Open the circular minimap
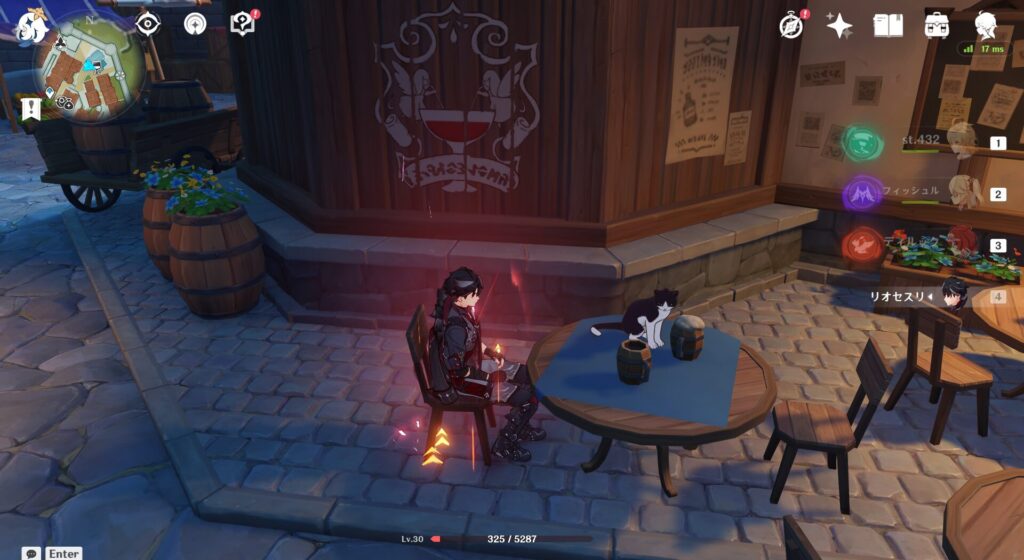The image size is (1024, 560). coord(88,68)
